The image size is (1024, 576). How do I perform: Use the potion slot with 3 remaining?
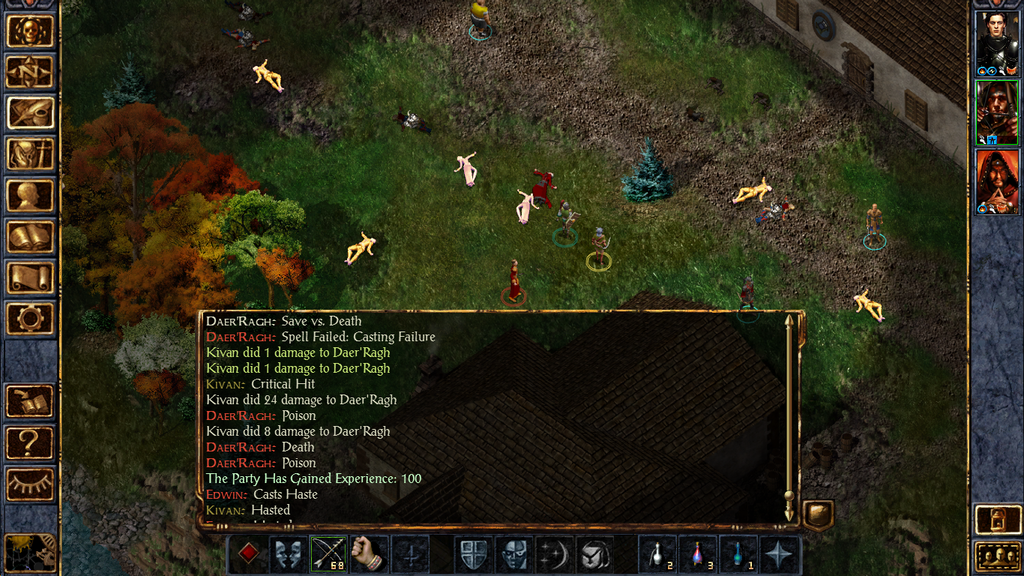(x=697, y=554)
